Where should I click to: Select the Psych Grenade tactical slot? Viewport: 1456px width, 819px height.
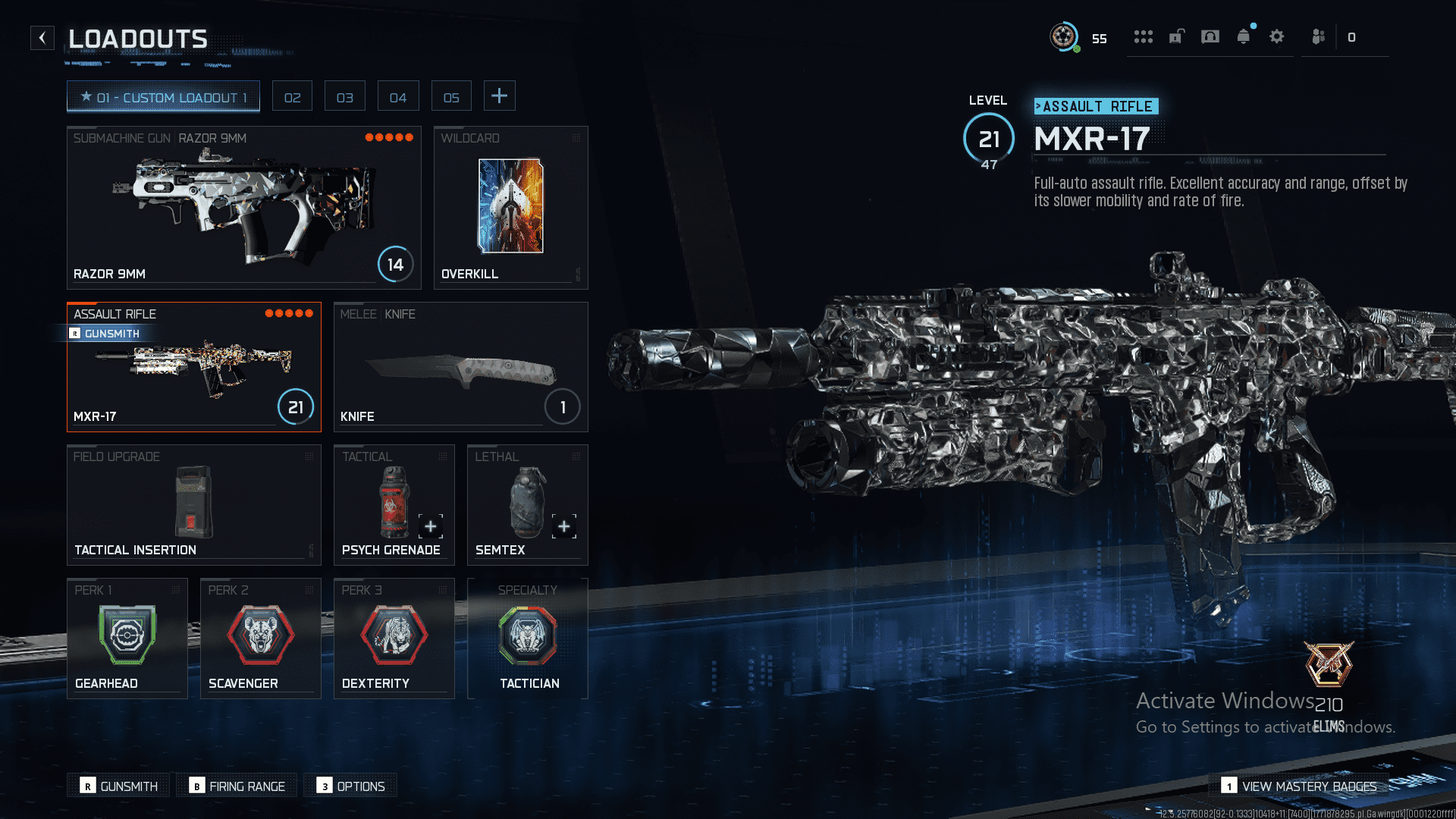(394, 505)
